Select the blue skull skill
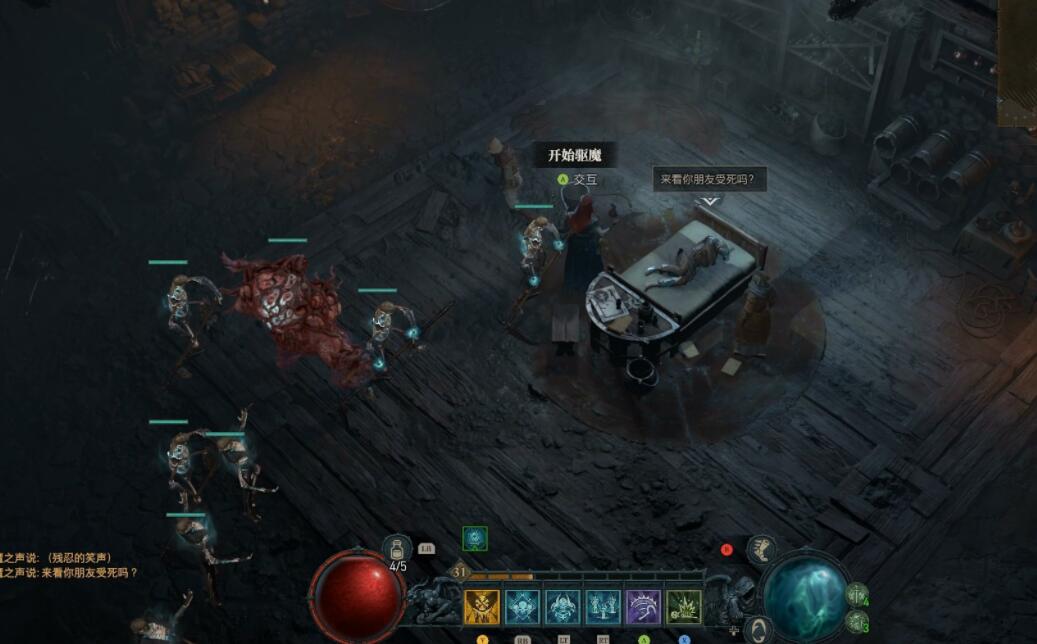This screenshot has height=644, width=1037. coord(522,607)
